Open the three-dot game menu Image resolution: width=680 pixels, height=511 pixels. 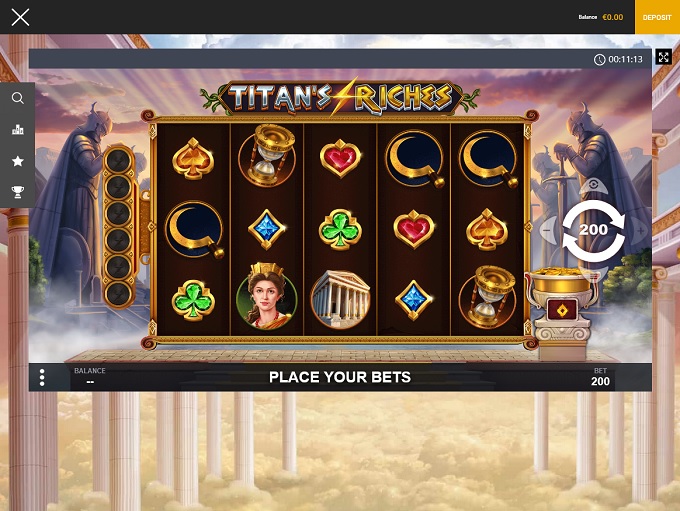coord(42,377)
